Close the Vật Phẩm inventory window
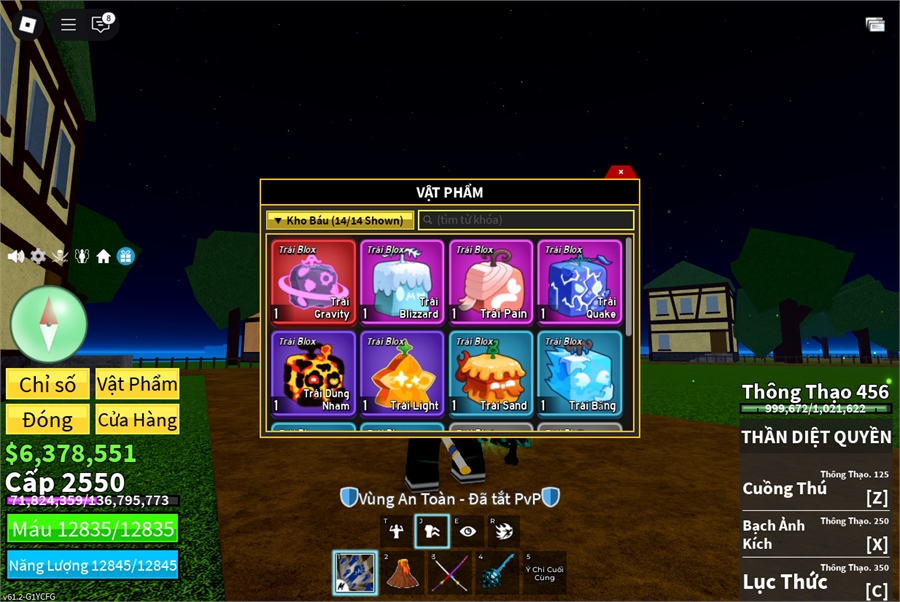The width and height of the screenshot is (900, 602). 621,172
